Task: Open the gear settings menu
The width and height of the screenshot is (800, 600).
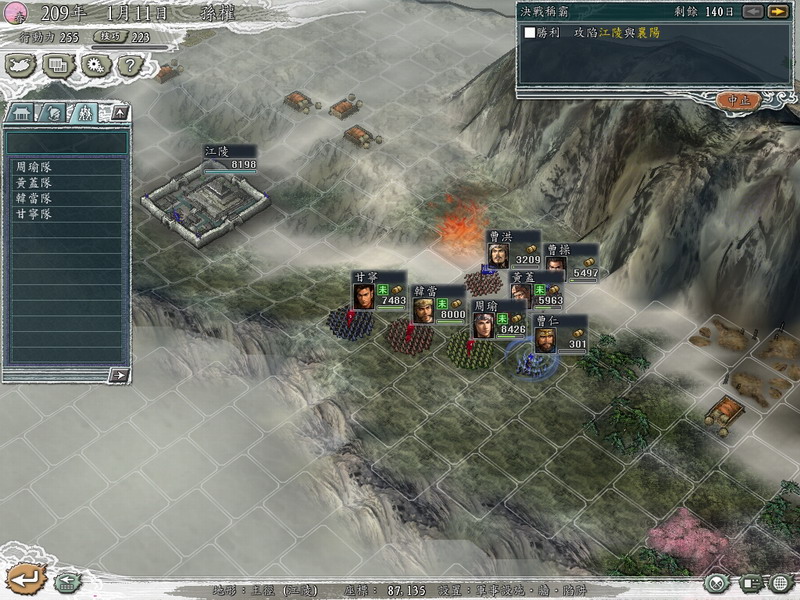Action: pos(95,66)
